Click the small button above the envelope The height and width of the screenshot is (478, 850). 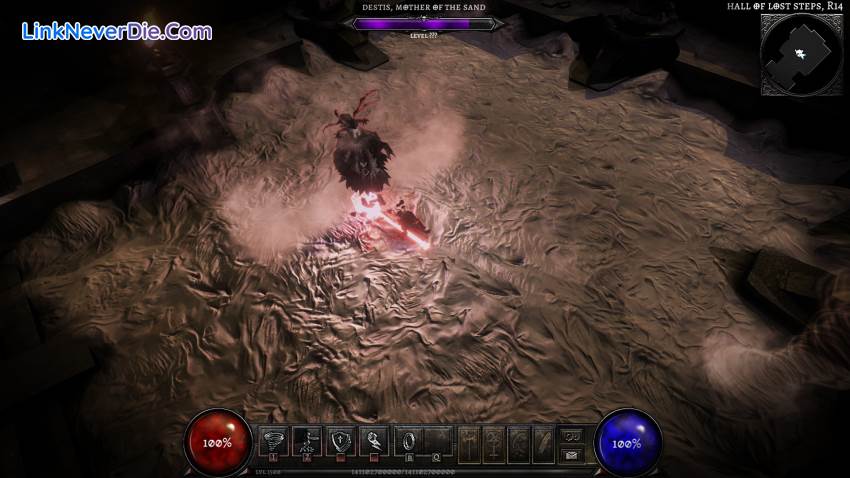(x=572, y=435)
